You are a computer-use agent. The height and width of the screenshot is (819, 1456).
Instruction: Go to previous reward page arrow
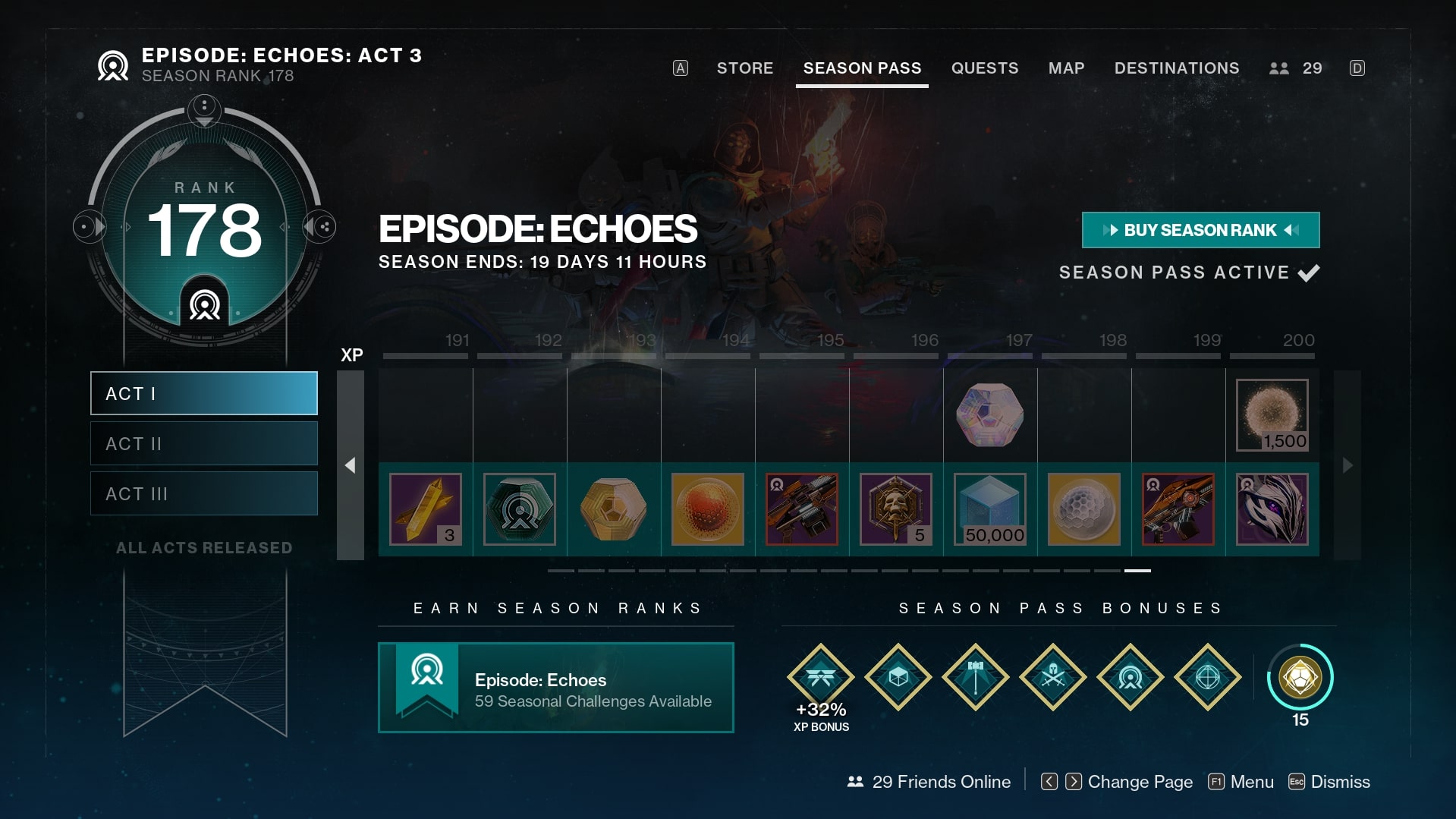click(x=350, y=465)
